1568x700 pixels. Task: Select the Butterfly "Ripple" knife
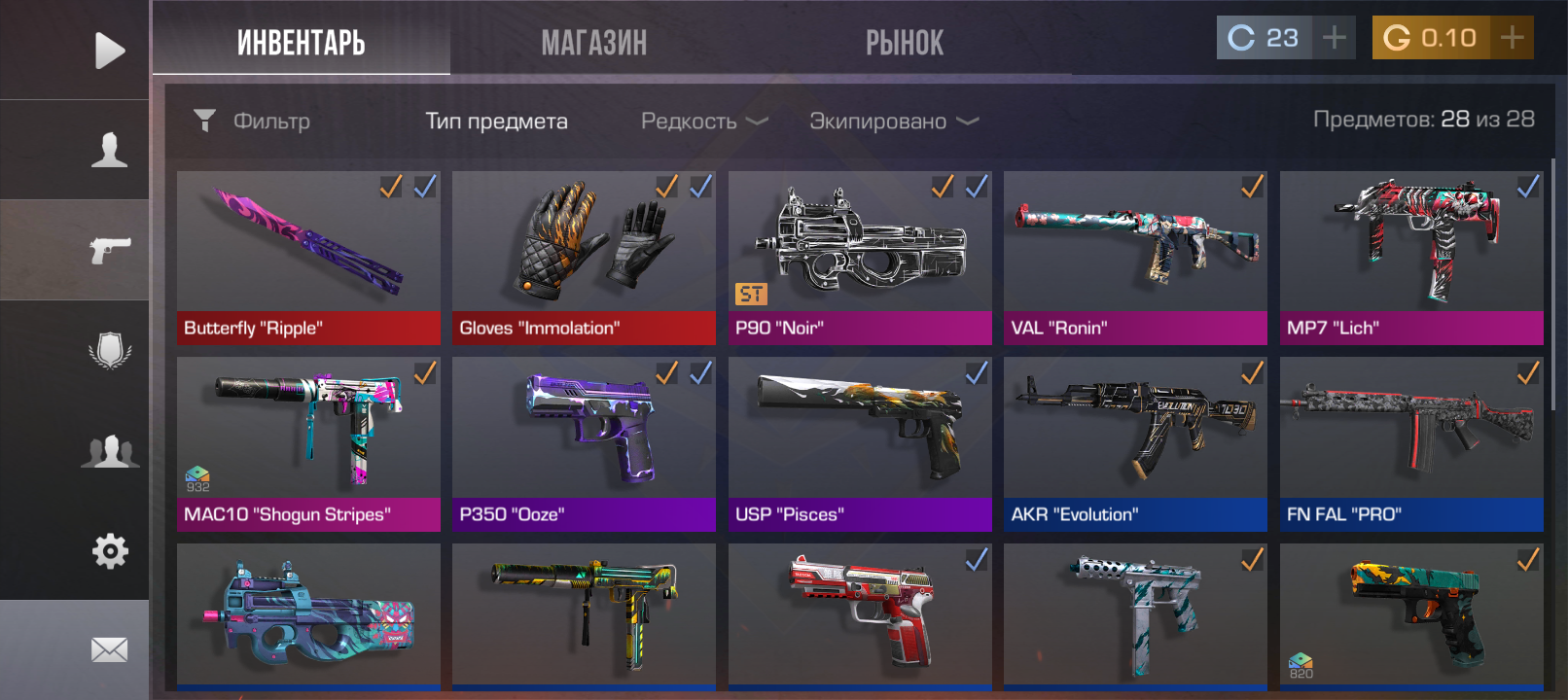(x=308, y=258)
